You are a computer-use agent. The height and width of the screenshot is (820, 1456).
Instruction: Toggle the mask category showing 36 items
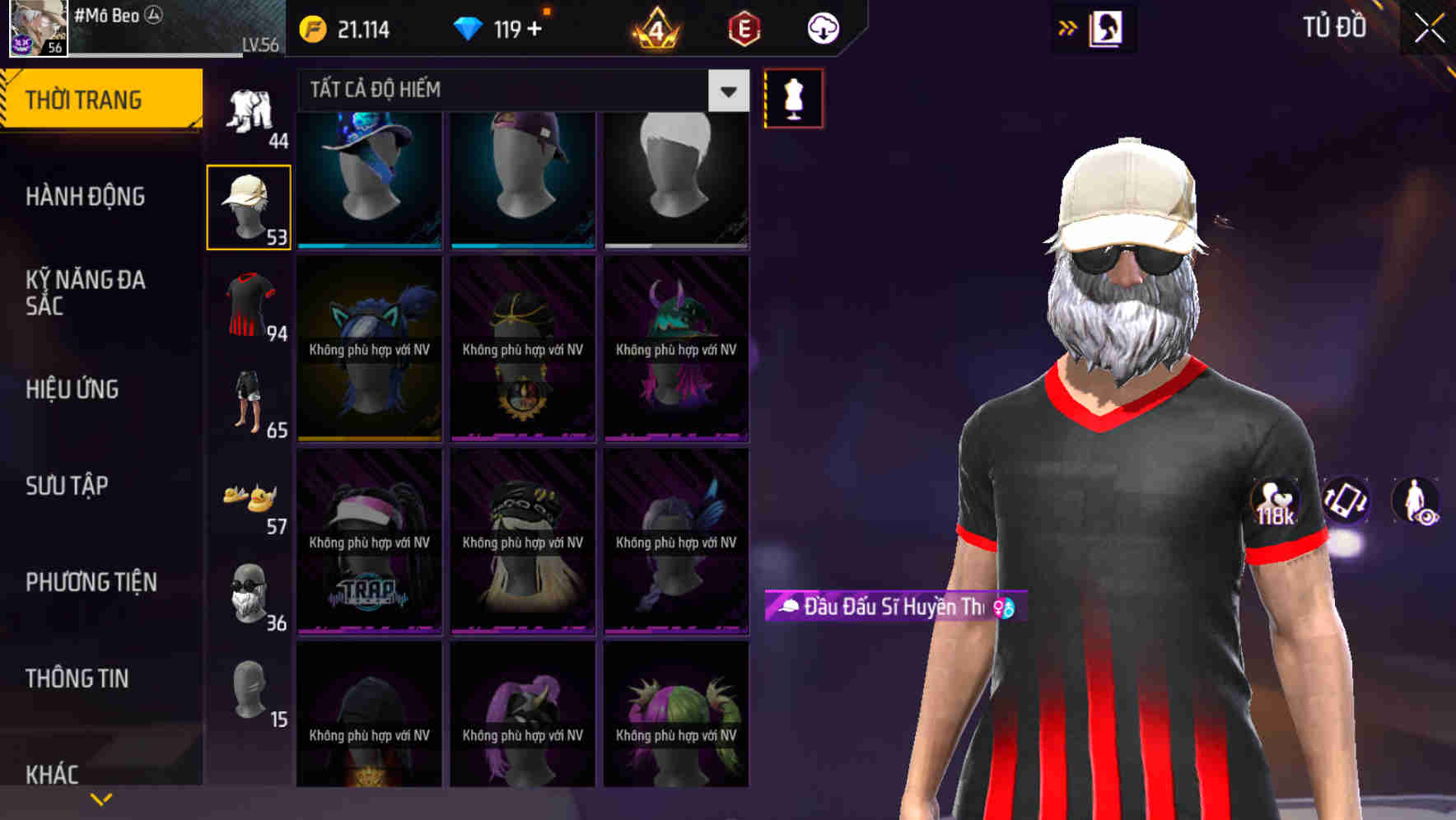(249, 593)
